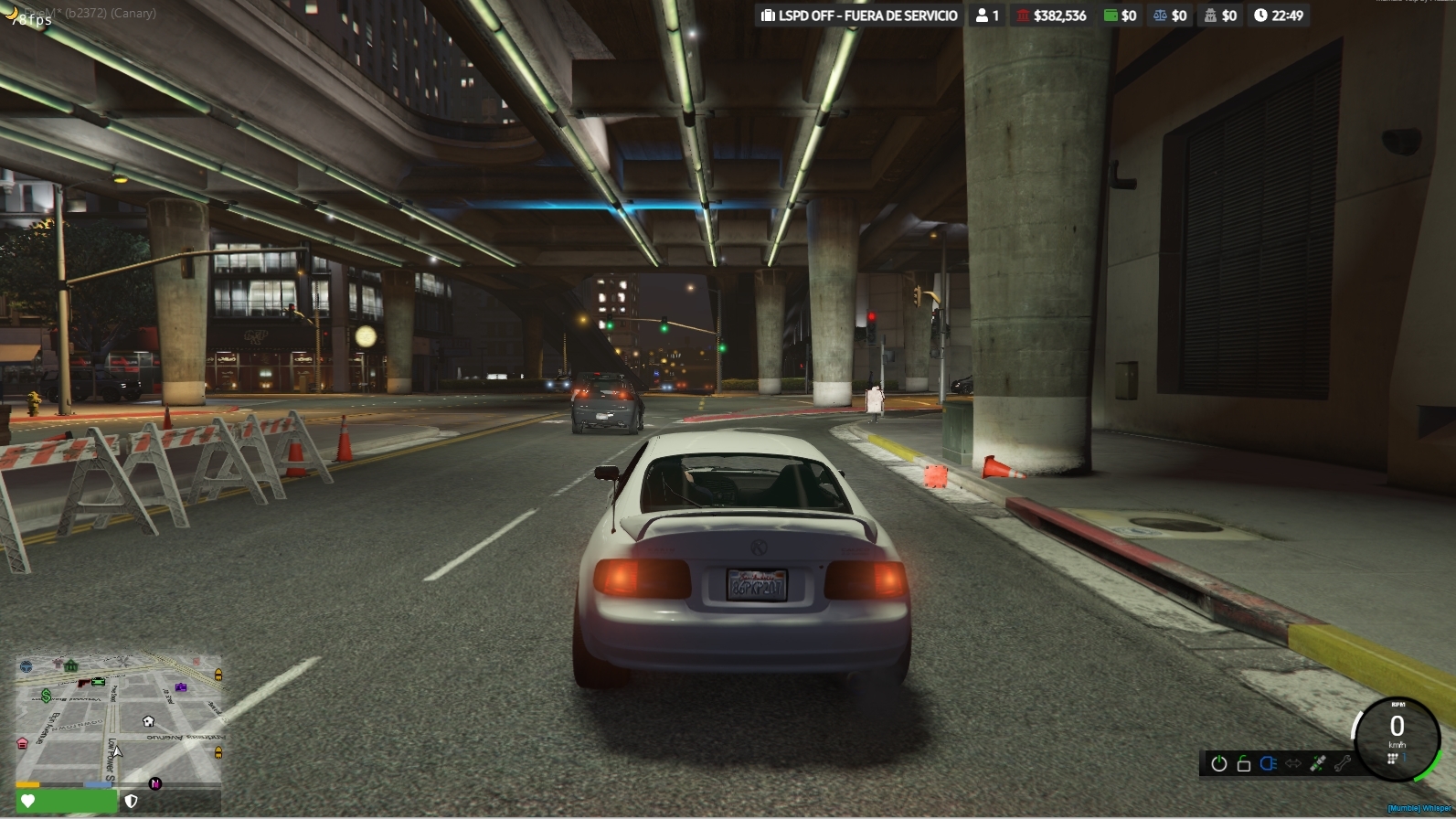
Task: Toggle the engine power icon
Action: click(x=1218, y=764)
